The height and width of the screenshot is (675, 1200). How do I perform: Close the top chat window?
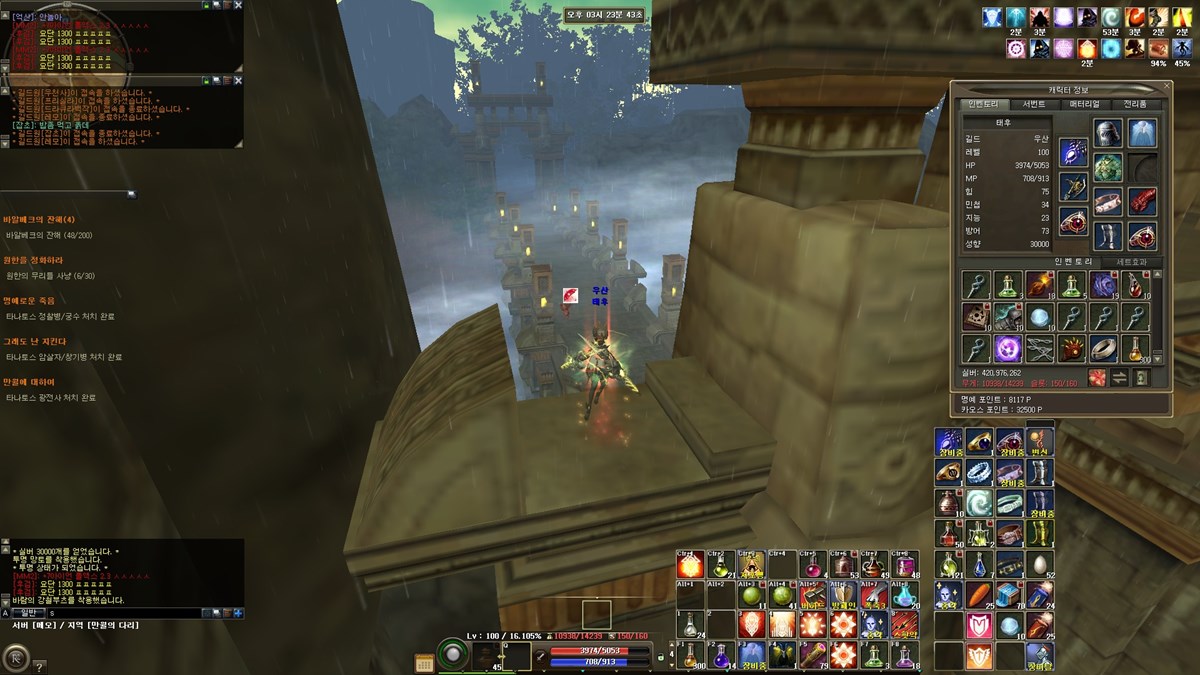[238, 5]
